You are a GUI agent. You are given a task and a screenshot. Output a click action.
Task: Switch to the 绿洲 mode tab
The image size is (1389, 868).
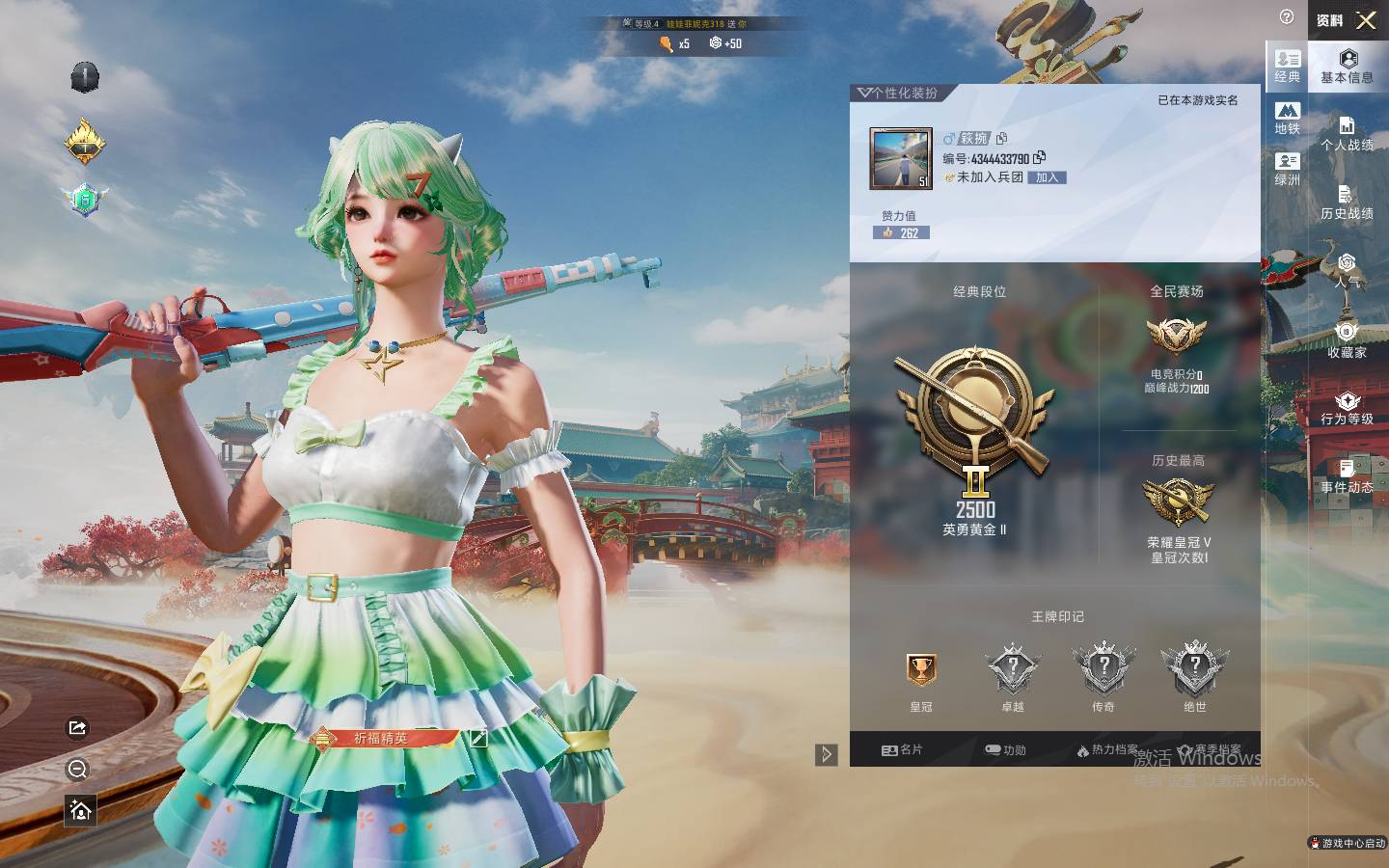tap(1287, 169)
